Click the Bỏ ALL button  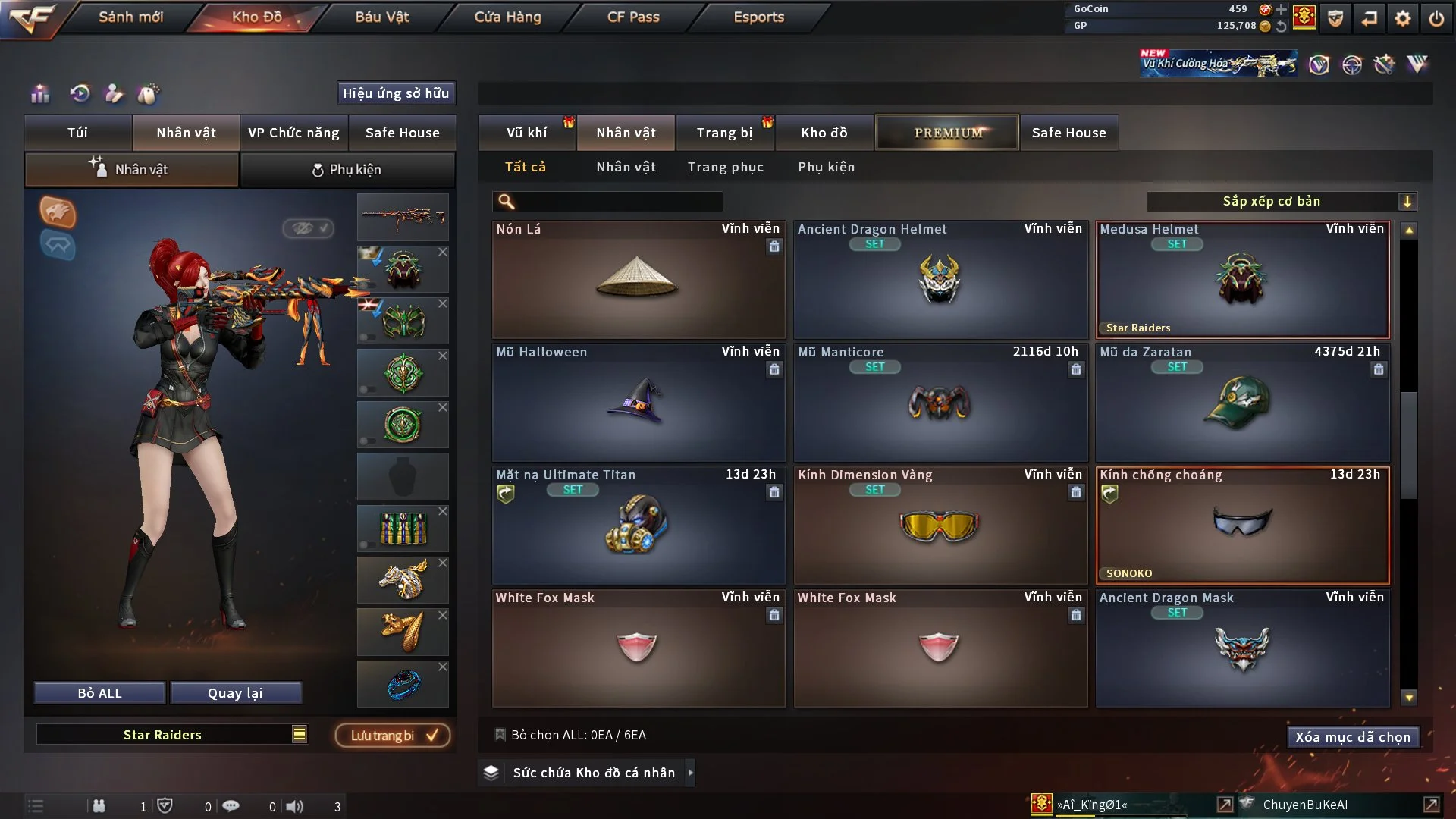pyautogui.click(x=99, y=693)
